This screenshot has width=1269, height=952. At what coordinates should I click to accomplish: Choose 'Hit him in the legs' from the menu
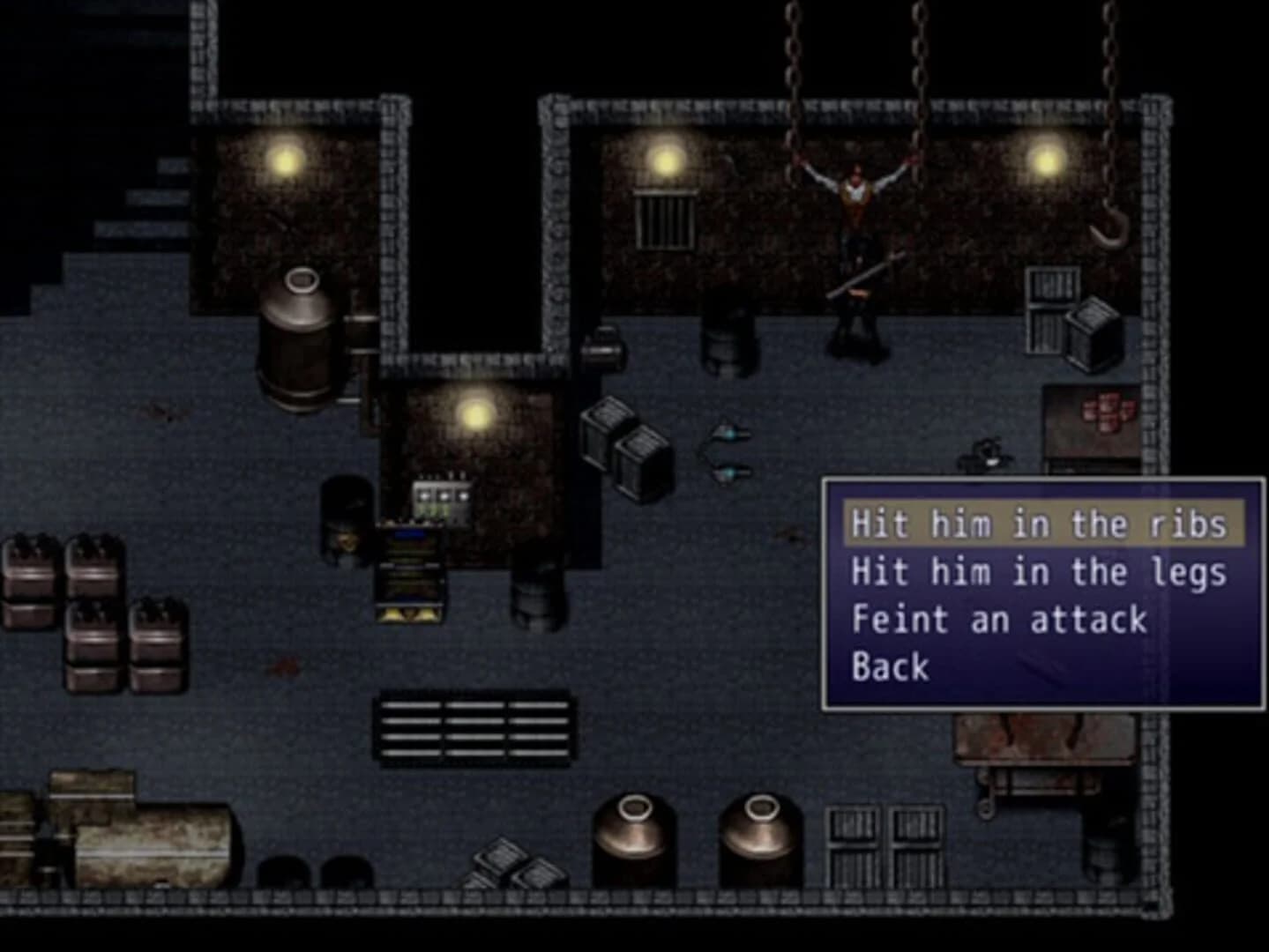point(1039,571)
